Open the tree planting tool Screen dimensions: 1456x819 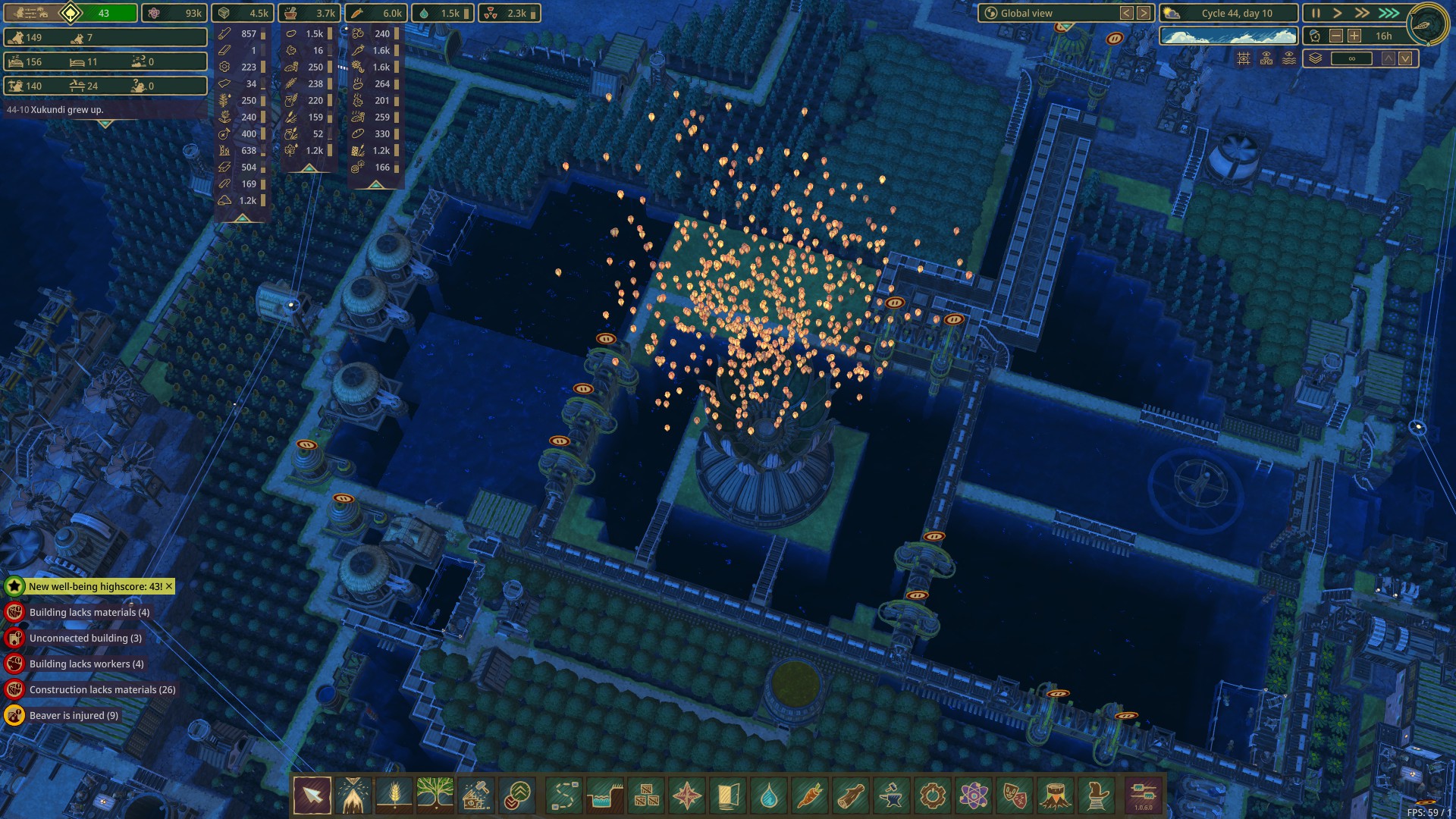[435, 795]
